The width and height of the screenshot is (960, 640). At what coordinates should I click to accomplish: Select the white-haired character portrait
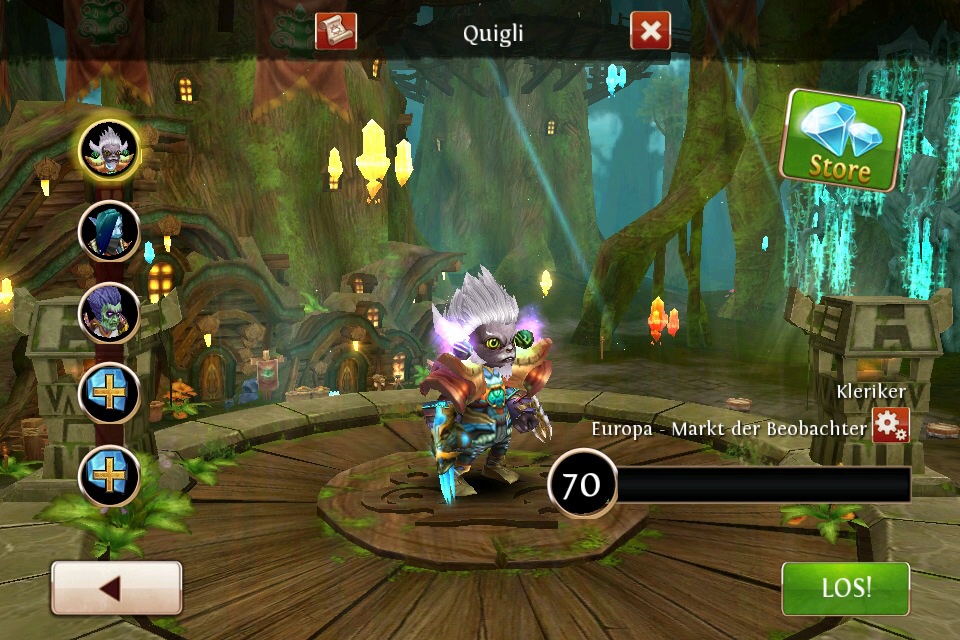tap(109, 150)
